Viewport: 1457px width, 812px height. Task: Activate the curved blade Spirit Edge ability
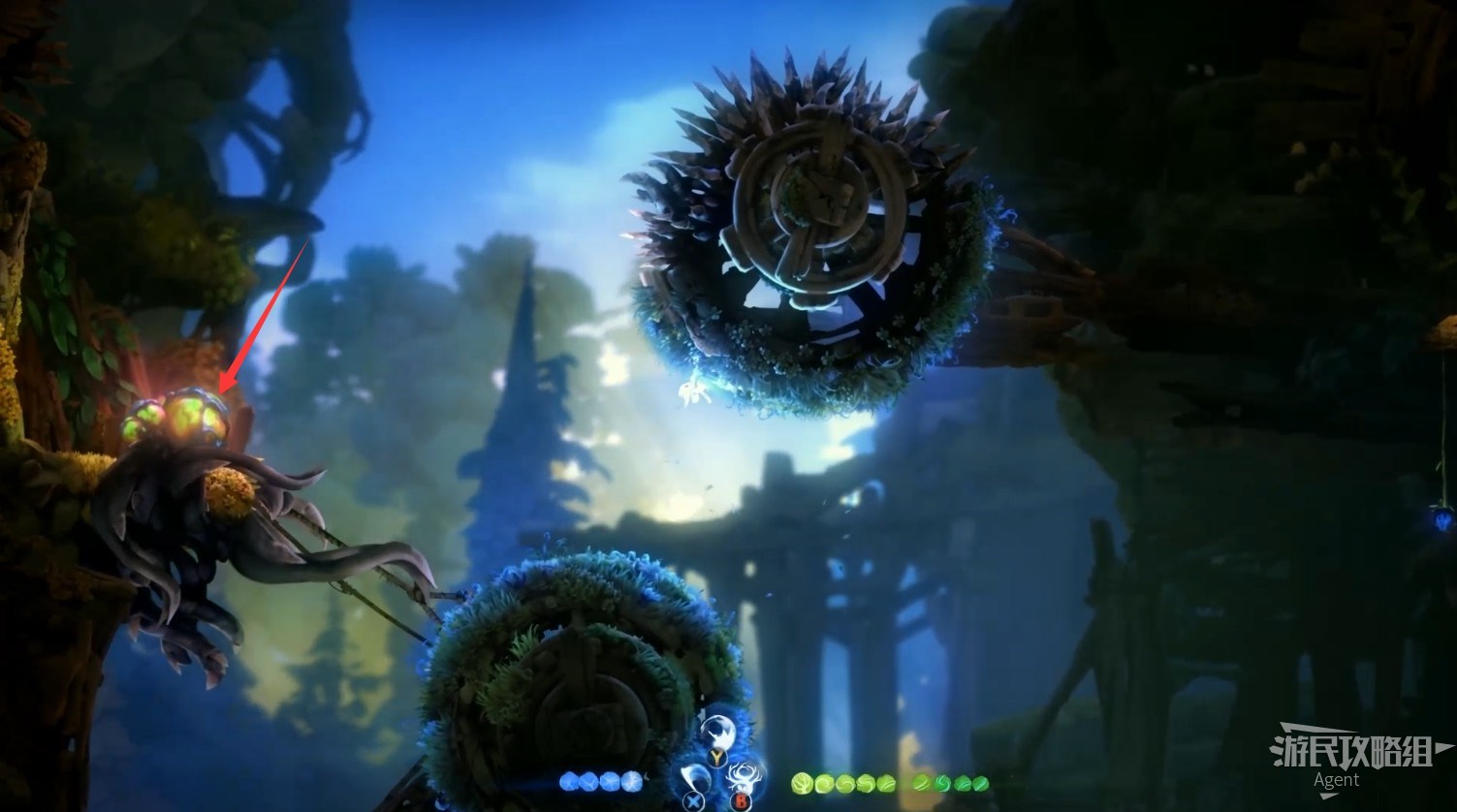(x=694, y=776)
